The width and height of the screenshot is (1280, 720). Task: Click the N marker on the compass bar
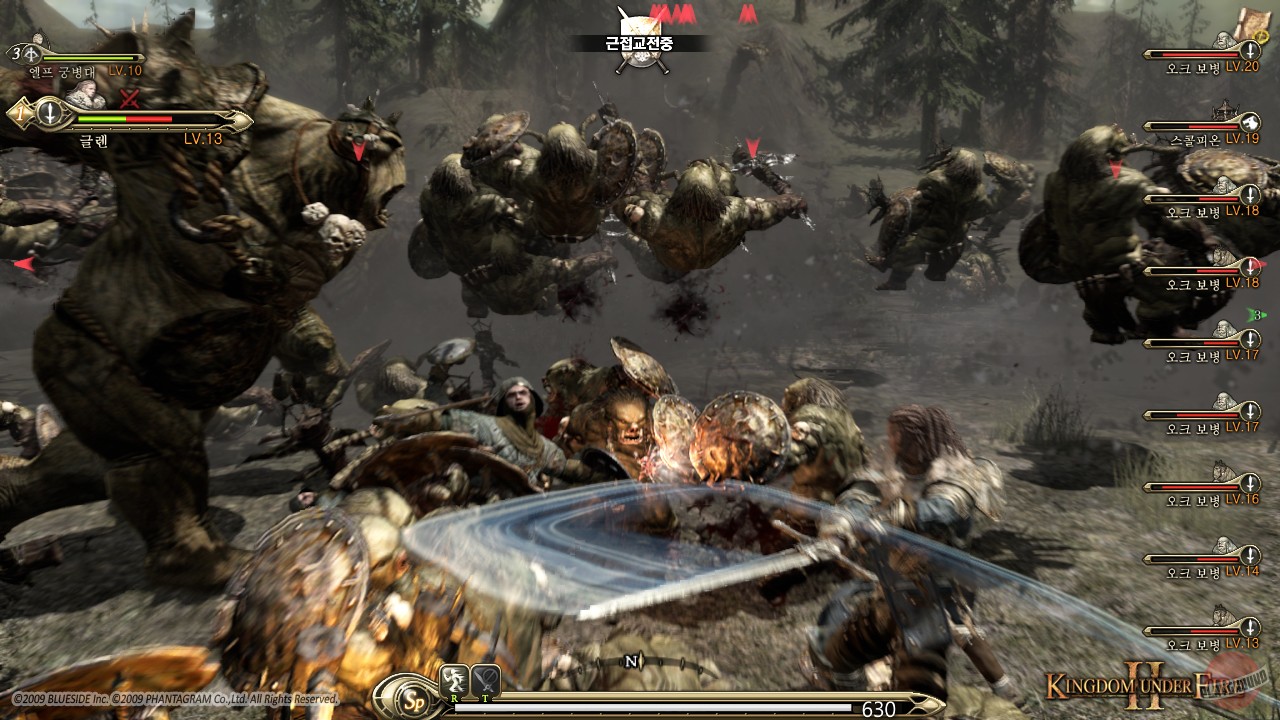[x=631, y=661]
